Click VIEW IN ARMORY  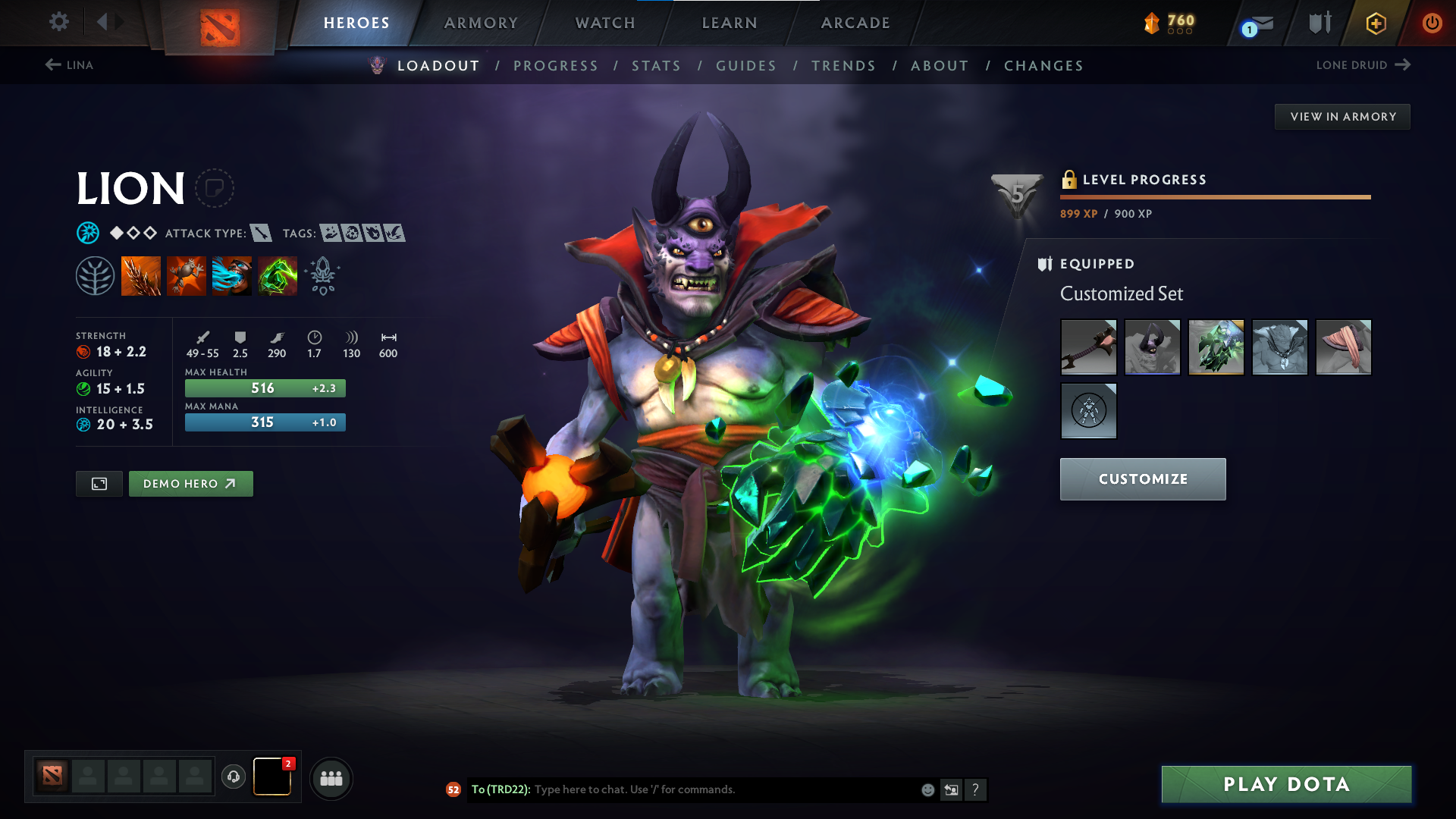pyautogui.click(x=1342, y=116)
